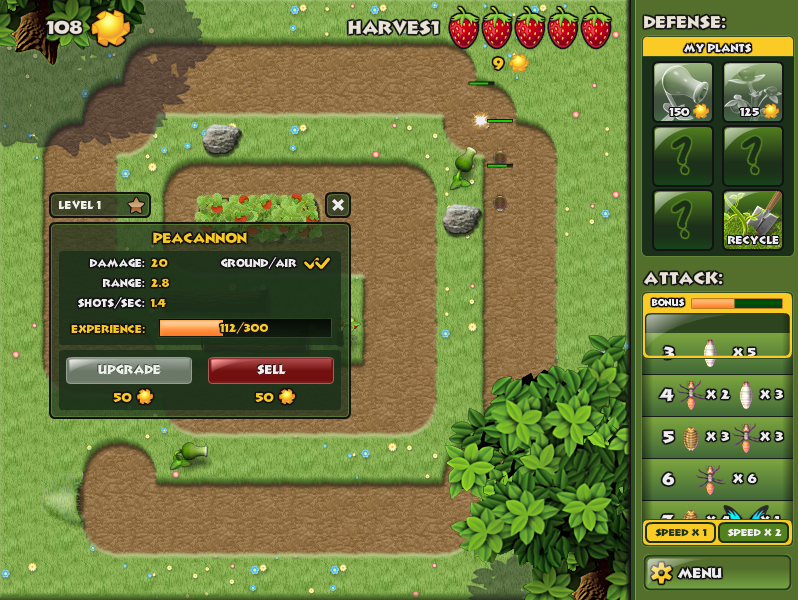
Task: Upgrade the Peacannon plant
Action: (x=129, y=370)
